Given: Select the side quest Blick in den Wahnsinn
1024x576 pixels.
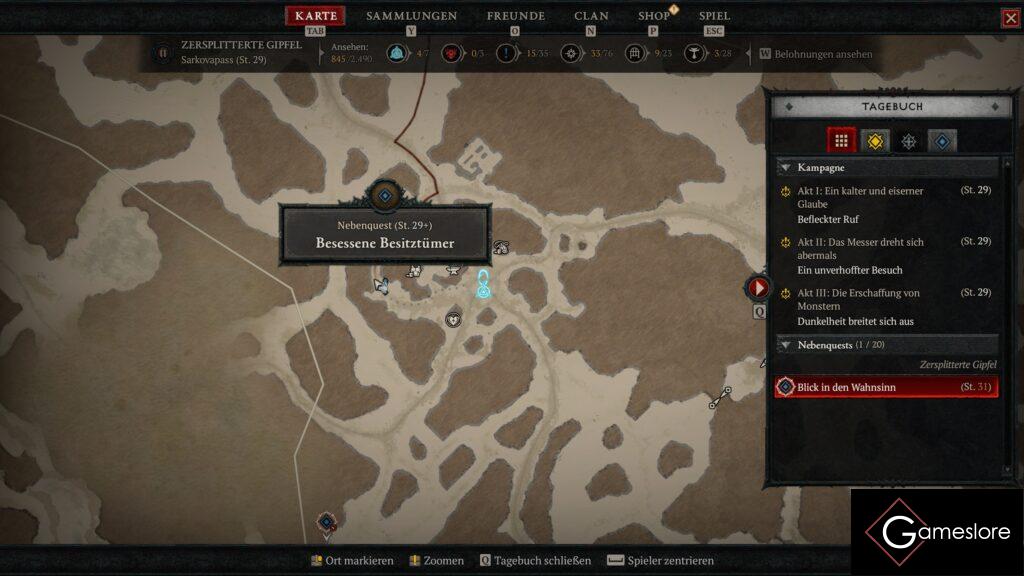Looking at the screenshot, I should coord(886,387).
